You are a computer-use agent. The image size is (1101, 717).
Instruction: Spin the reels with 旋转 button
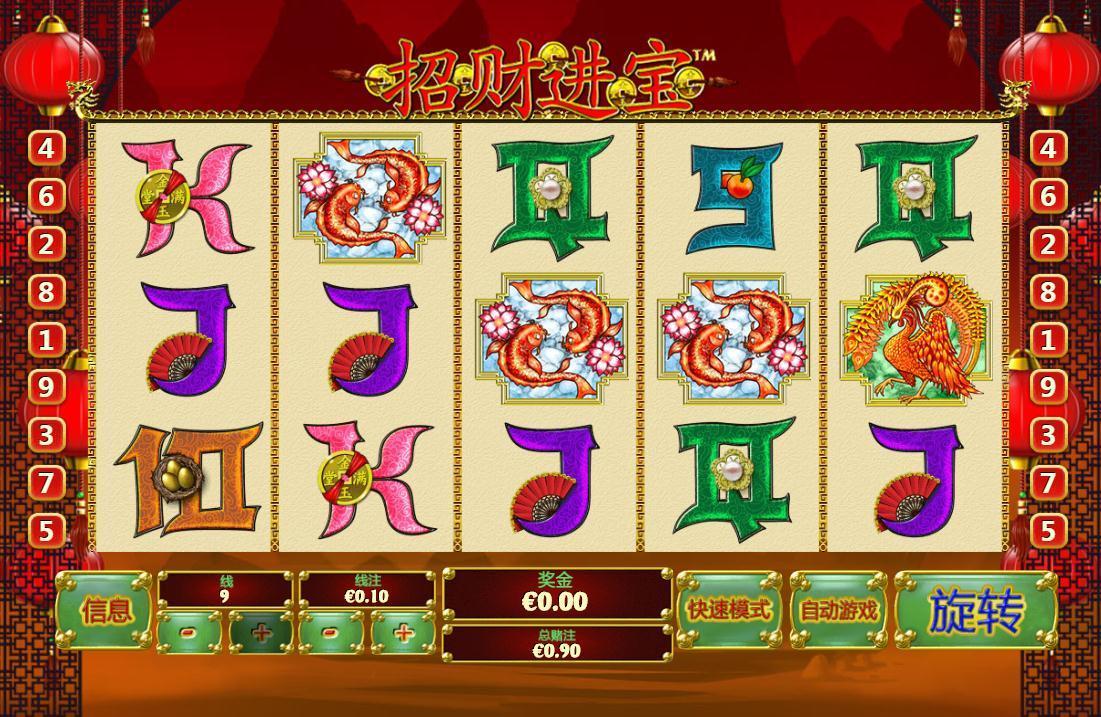975,610
